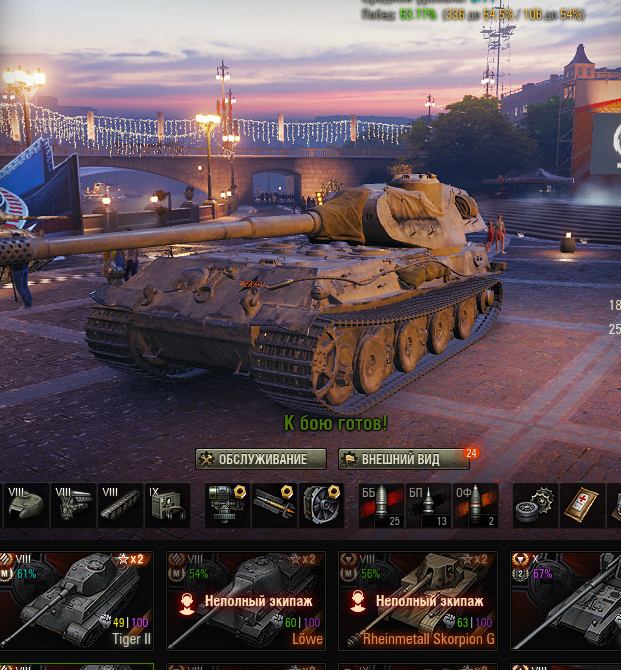Open the tier VIII turret module slot
Viewport: 621px width, 670px height.
(x=24, y=505)
